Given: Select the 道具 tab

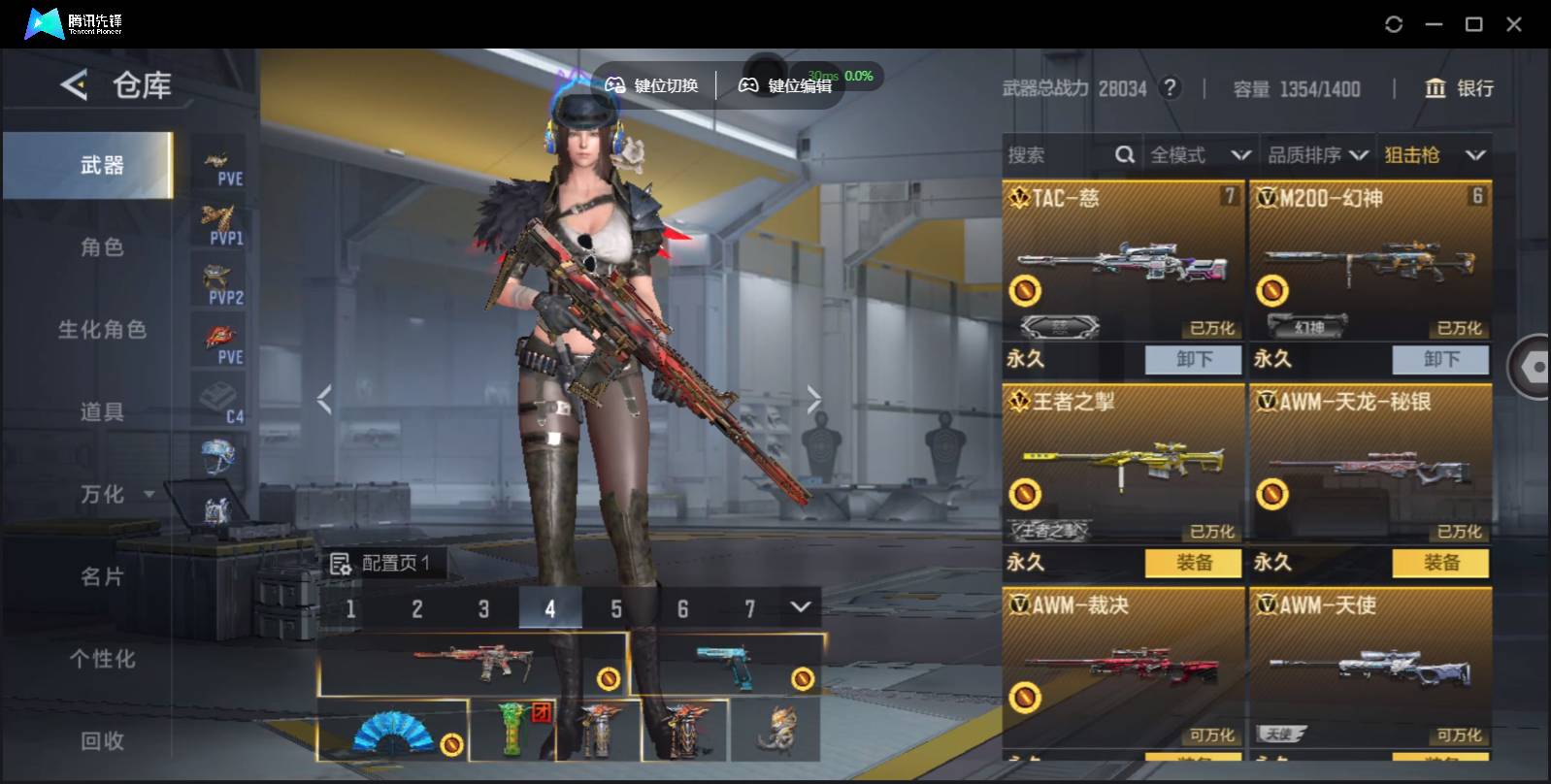Looking at the screenshot, I should (x=102, y=412).
